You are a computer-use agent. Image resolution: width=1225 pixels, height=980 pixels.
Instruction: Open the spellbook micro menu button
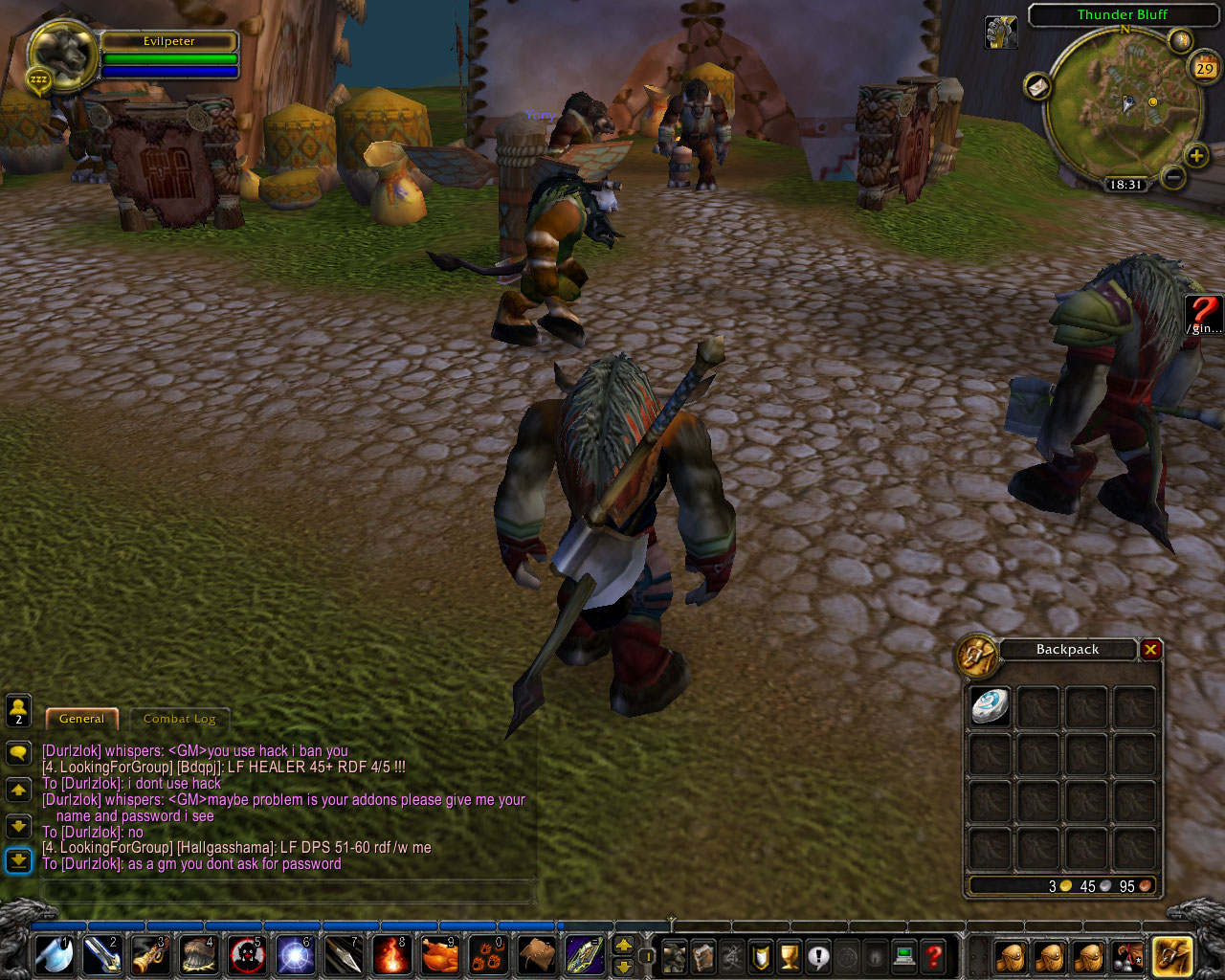tap(703, 956)
